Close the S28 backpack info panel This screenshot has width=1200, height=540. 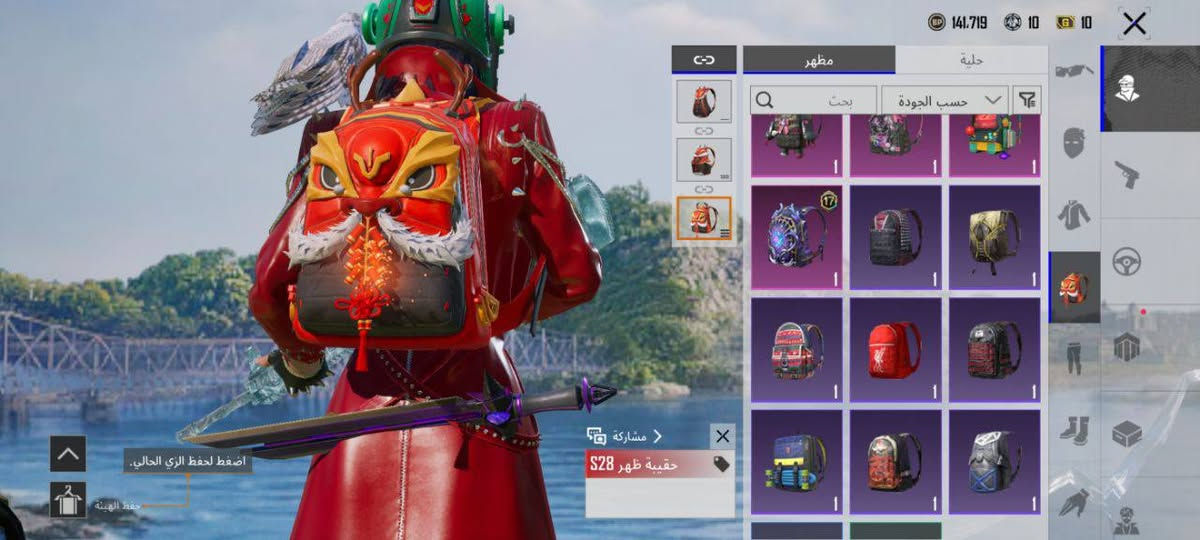tap(722, 436)
